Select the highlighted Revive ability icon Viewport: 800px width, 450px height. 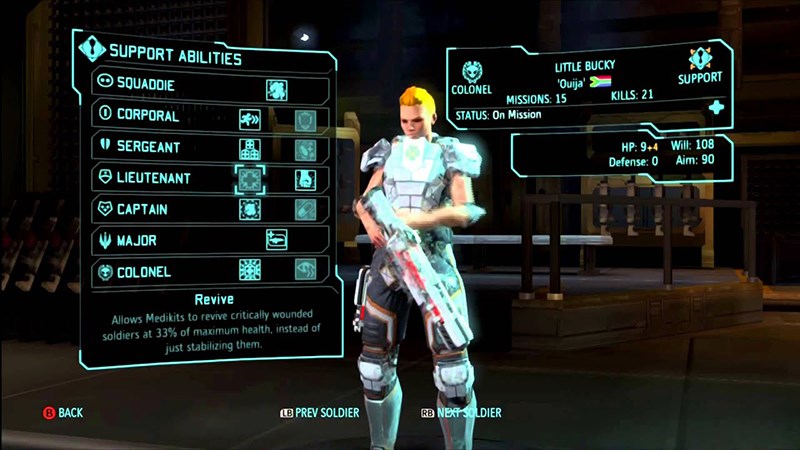pos(249,180)
